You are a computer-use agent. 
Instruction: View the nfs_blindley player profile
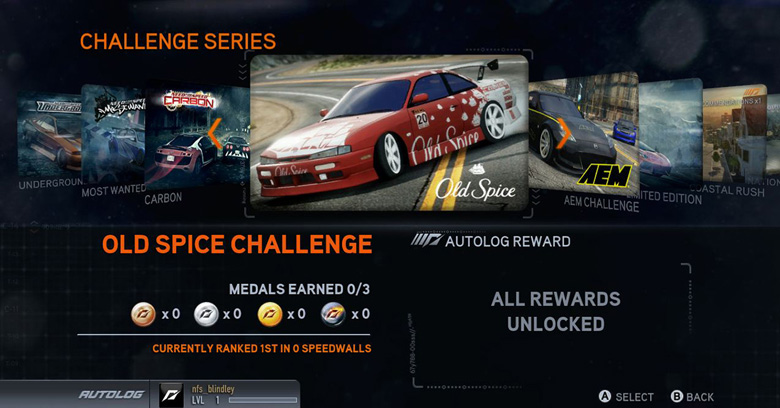point(228,394)
